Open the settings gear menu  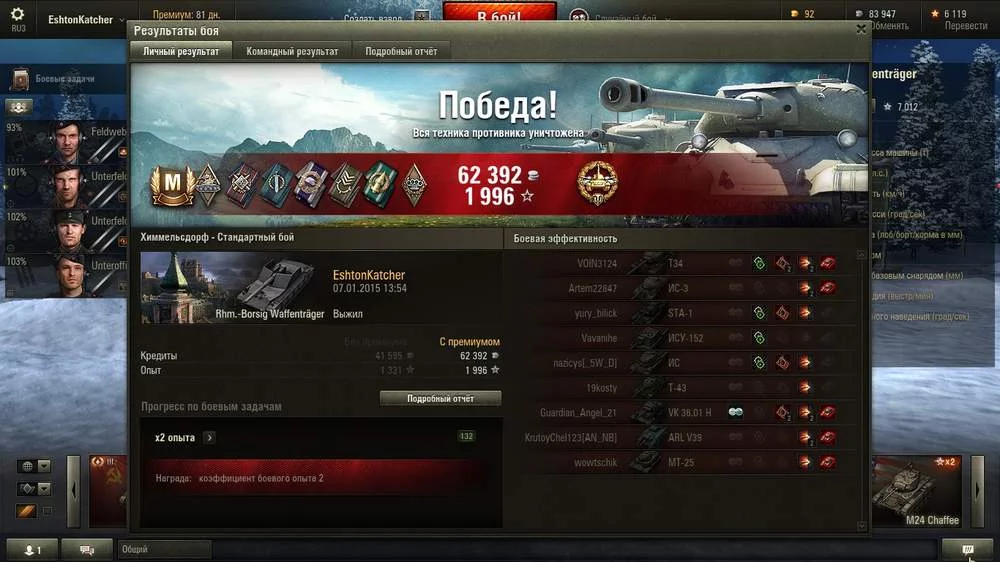[x=17, y=15]
